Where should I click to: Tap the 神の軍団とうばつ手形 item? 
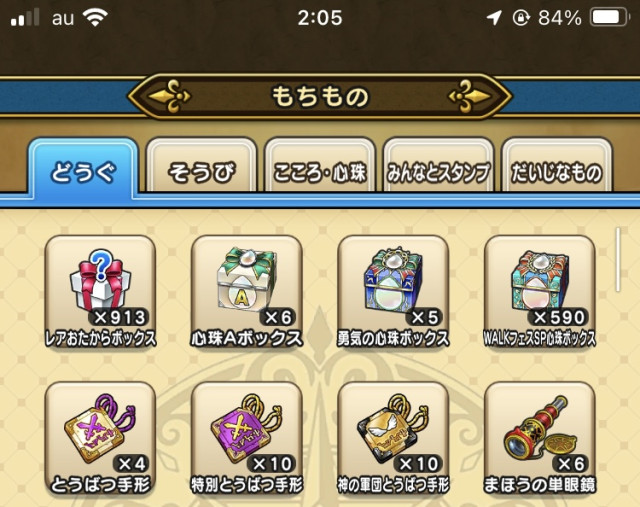coord(393,435)
